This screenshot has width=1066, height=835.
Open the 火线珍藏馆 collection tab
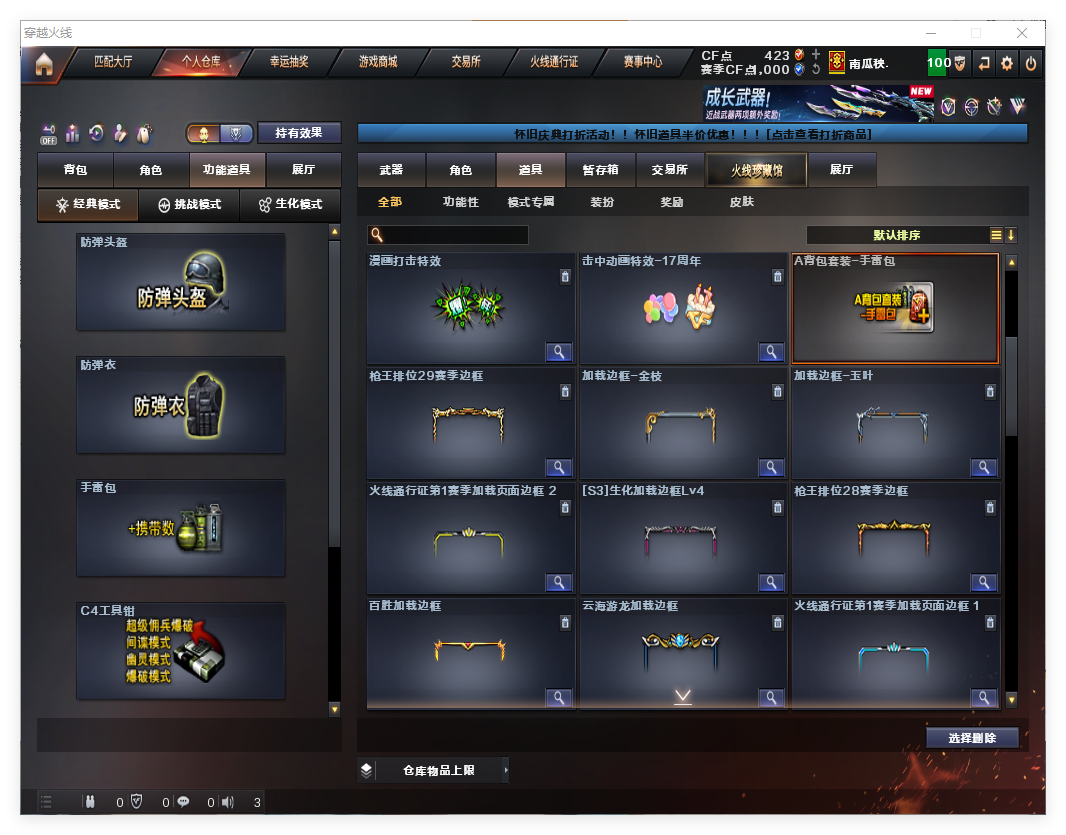coord(756,170)
